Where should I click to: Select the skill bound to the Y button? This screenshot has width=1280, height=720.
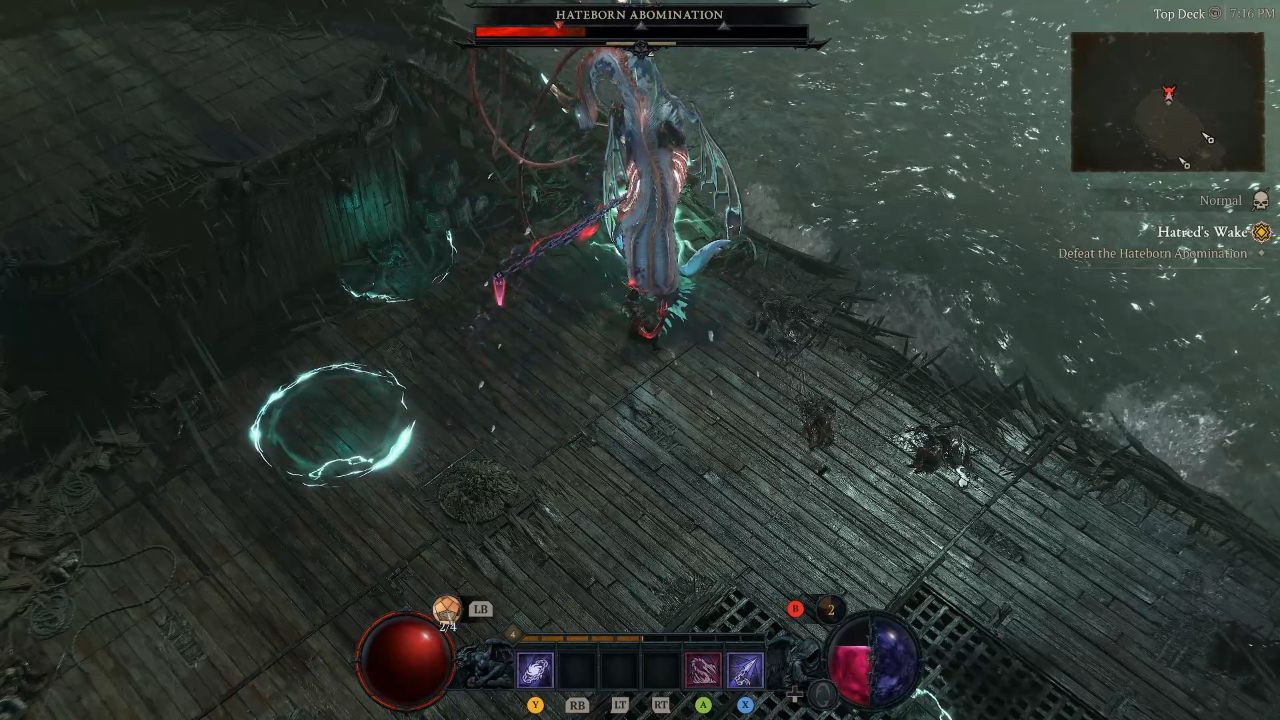[536, 670]
